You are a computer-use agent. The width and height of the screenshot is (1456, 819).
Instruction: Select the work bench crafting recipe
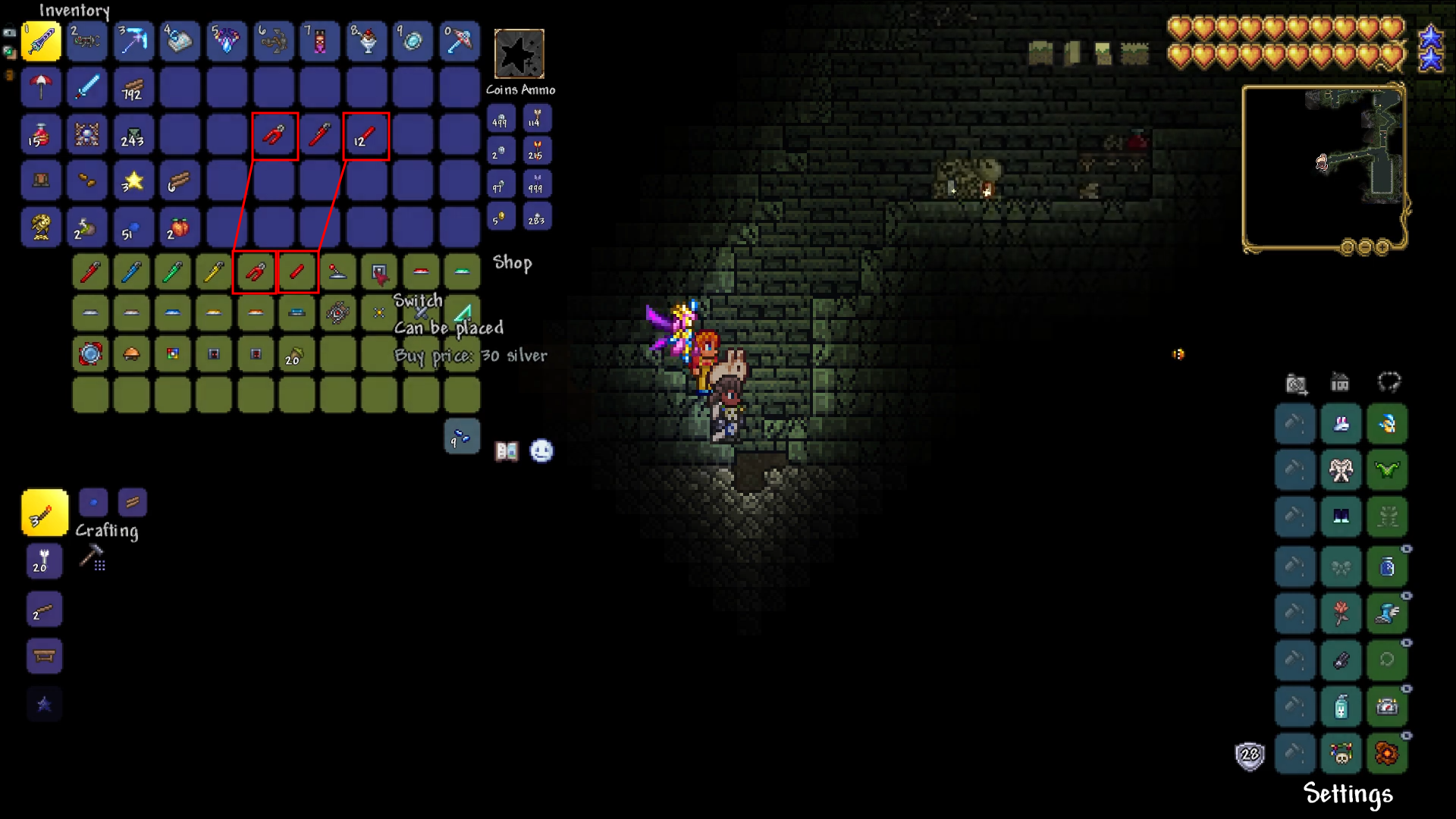coord(44,657)
